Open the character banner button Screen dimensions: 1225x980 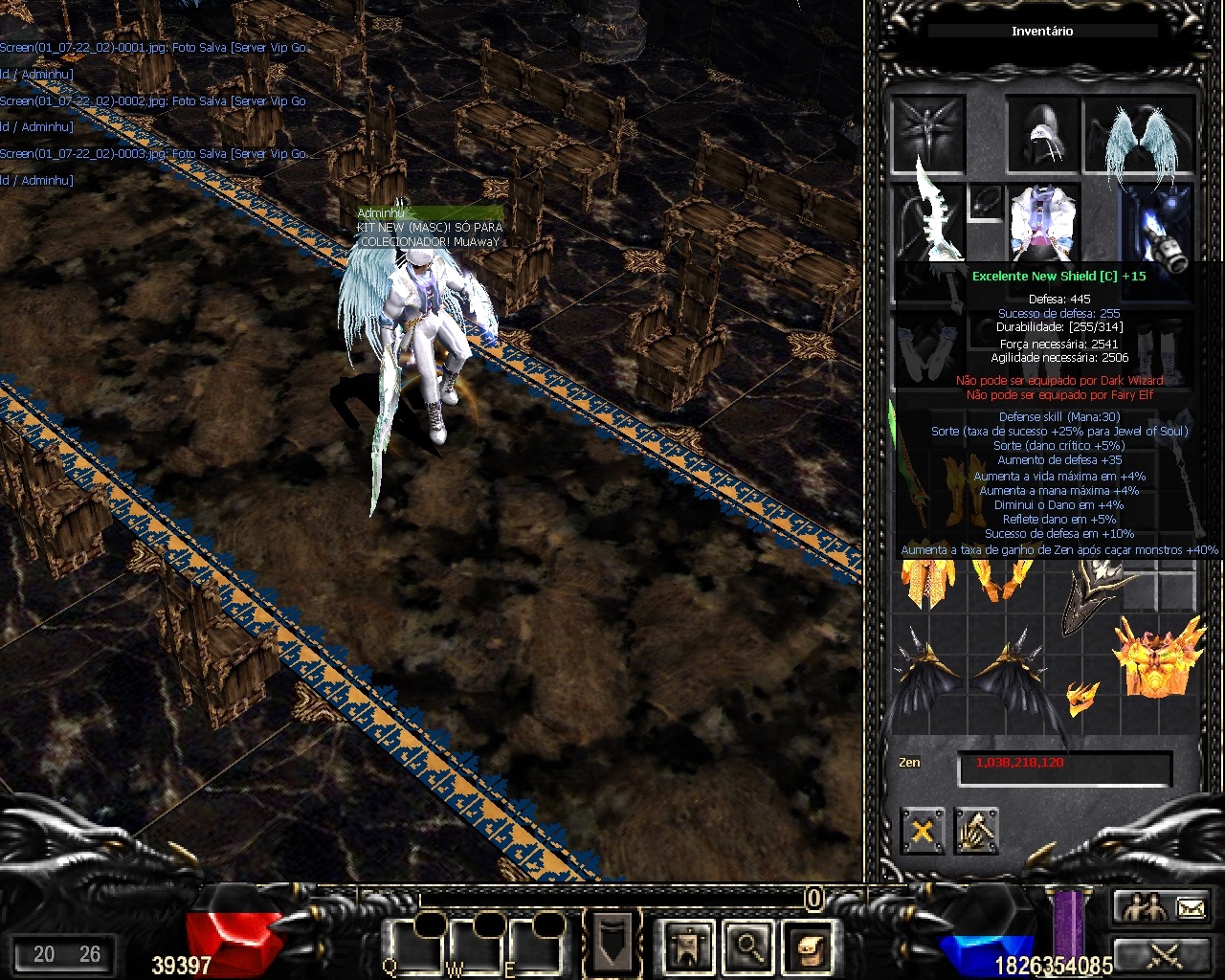pyautogui.click(x=687, y=946)
